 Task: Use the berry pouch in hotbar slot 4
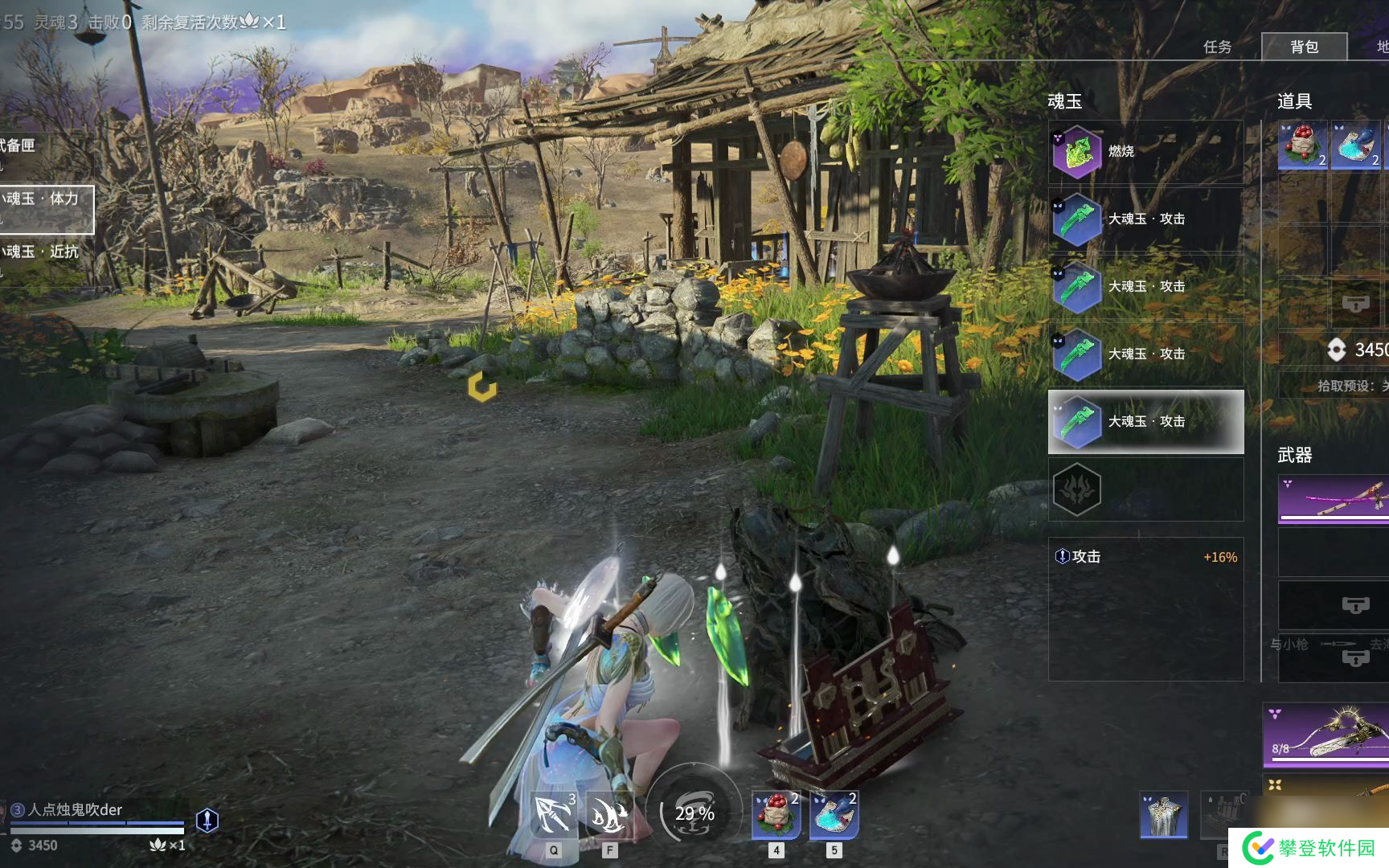click(776, 814)
